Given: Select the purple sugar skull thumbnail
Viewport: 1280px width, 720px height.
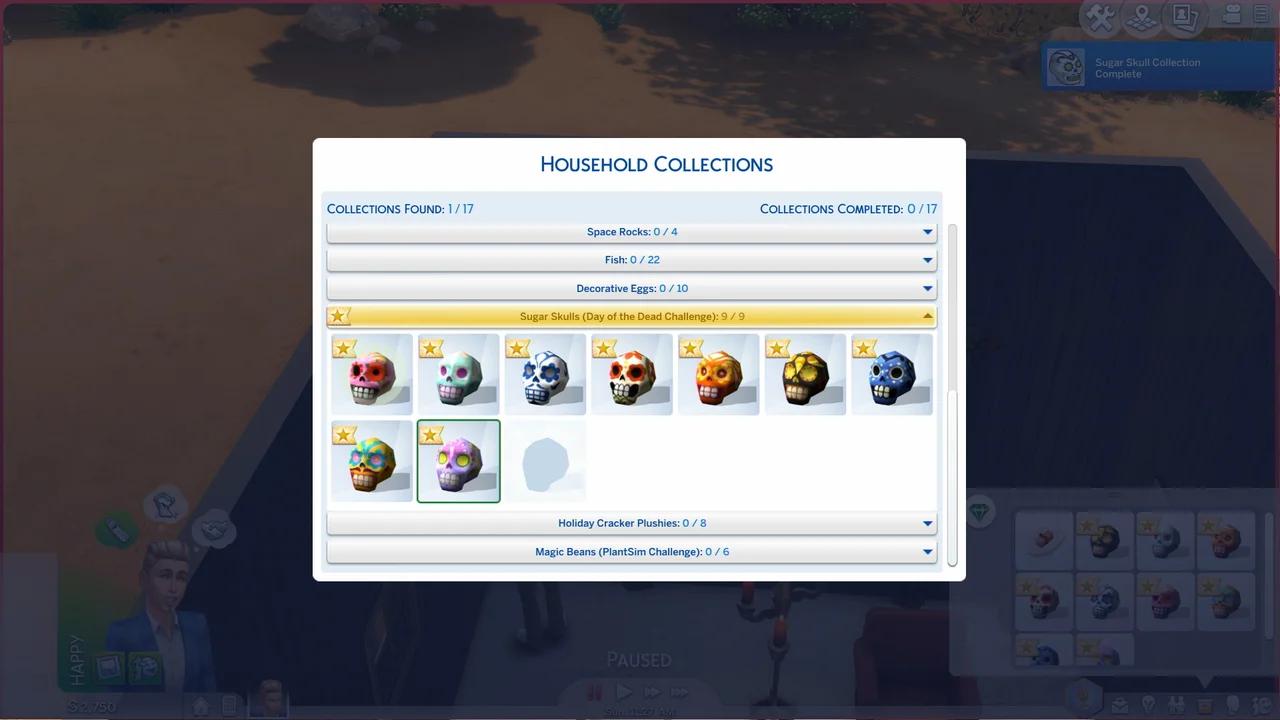Looking at the screenshot, I should (458, 462).
